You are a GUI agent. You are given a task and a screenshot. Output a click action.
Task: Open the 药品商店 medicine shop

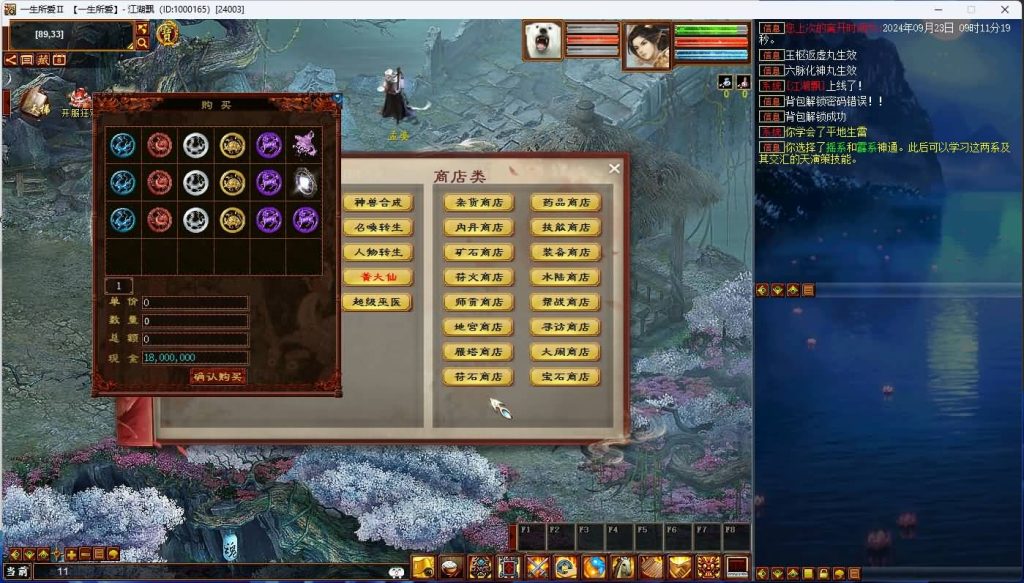click(x=565, y=203)
